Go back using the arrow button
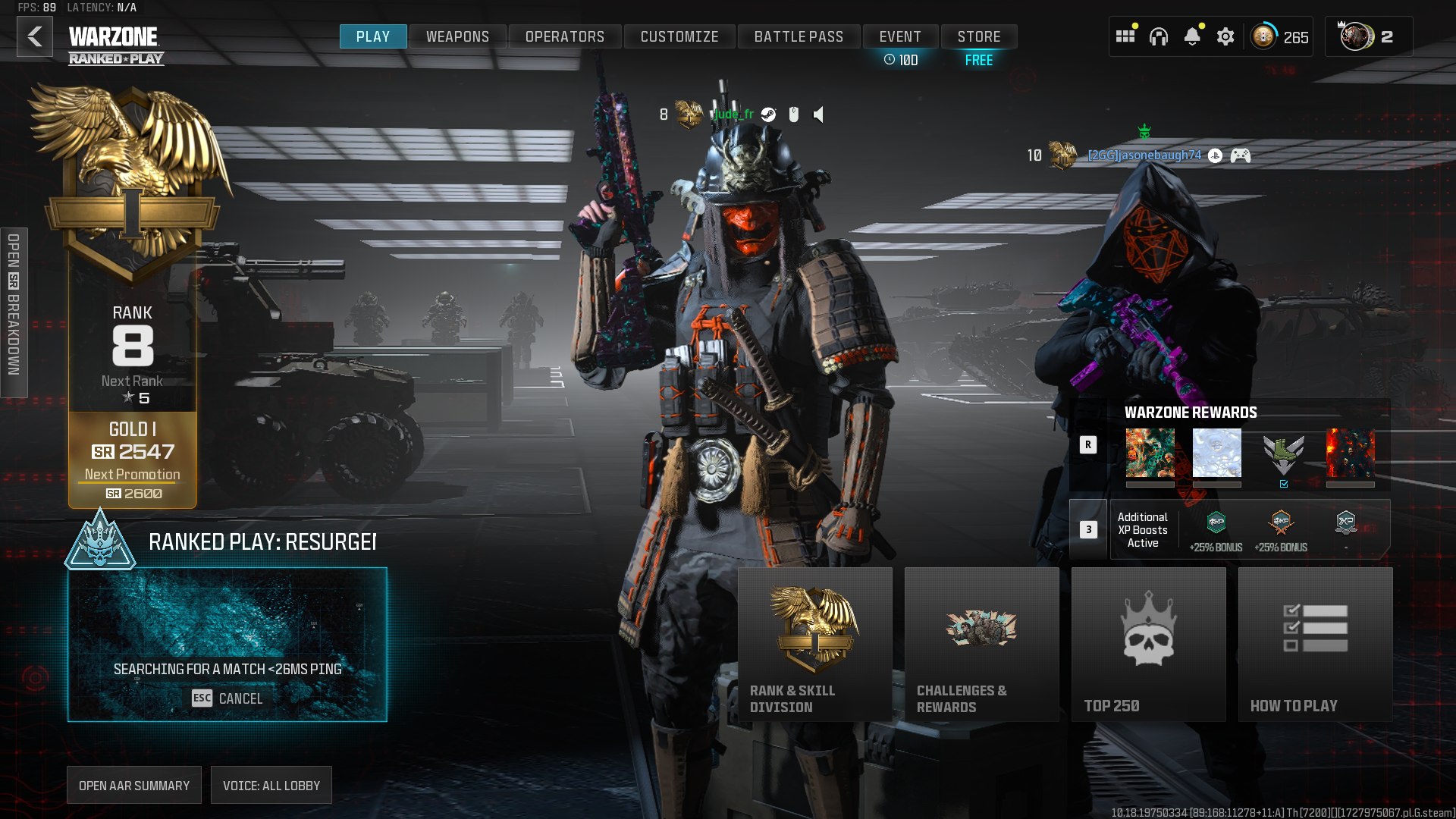 tap(35, 36)
